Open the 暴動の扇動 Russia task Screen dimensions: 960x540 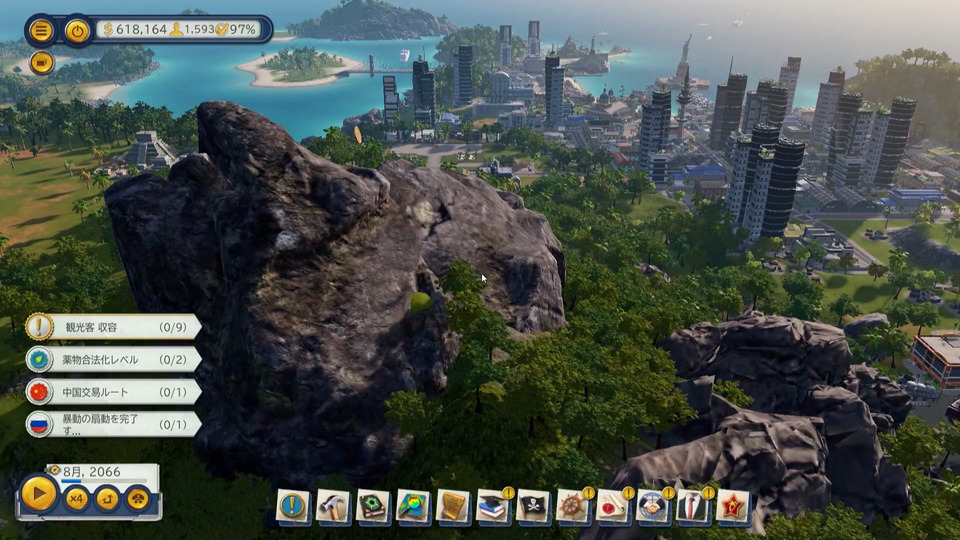(x=112, y=424)
